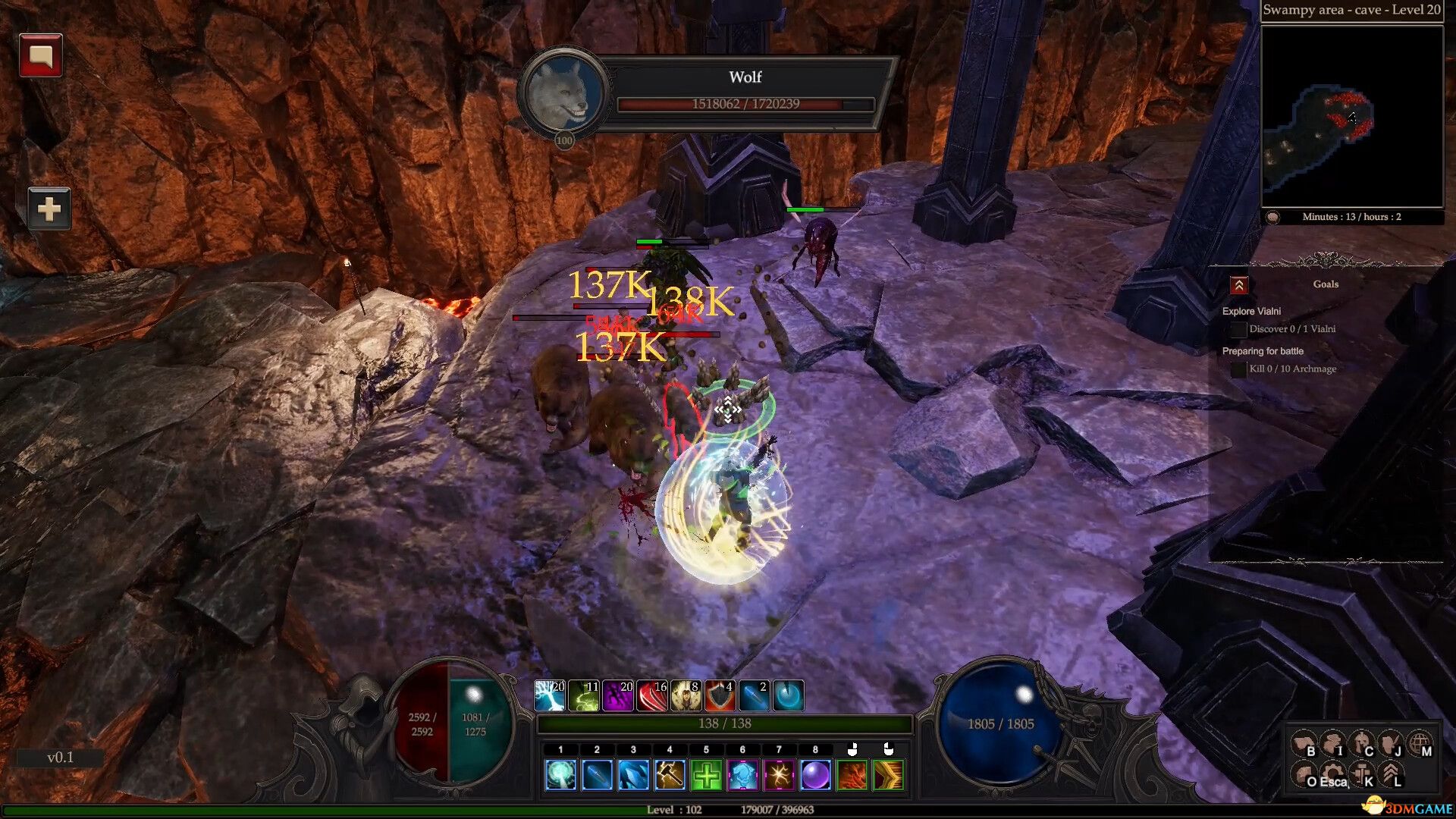Collapse the Goals panel with the red arrow
This screenshot has height=819, width=1456.
(1238, 285)
